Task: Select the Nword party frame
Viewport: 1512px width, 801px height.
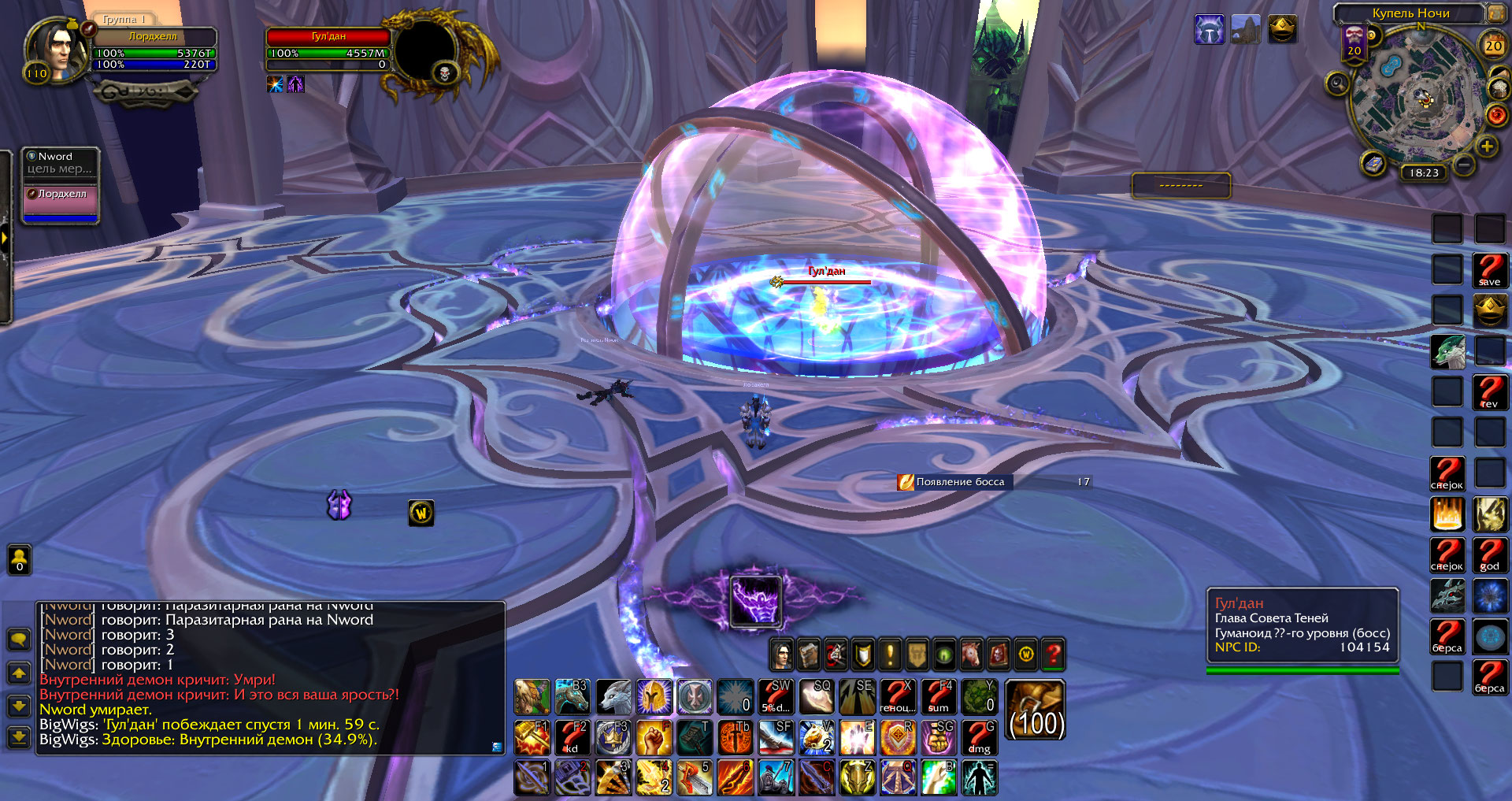Action: point(60,162)
